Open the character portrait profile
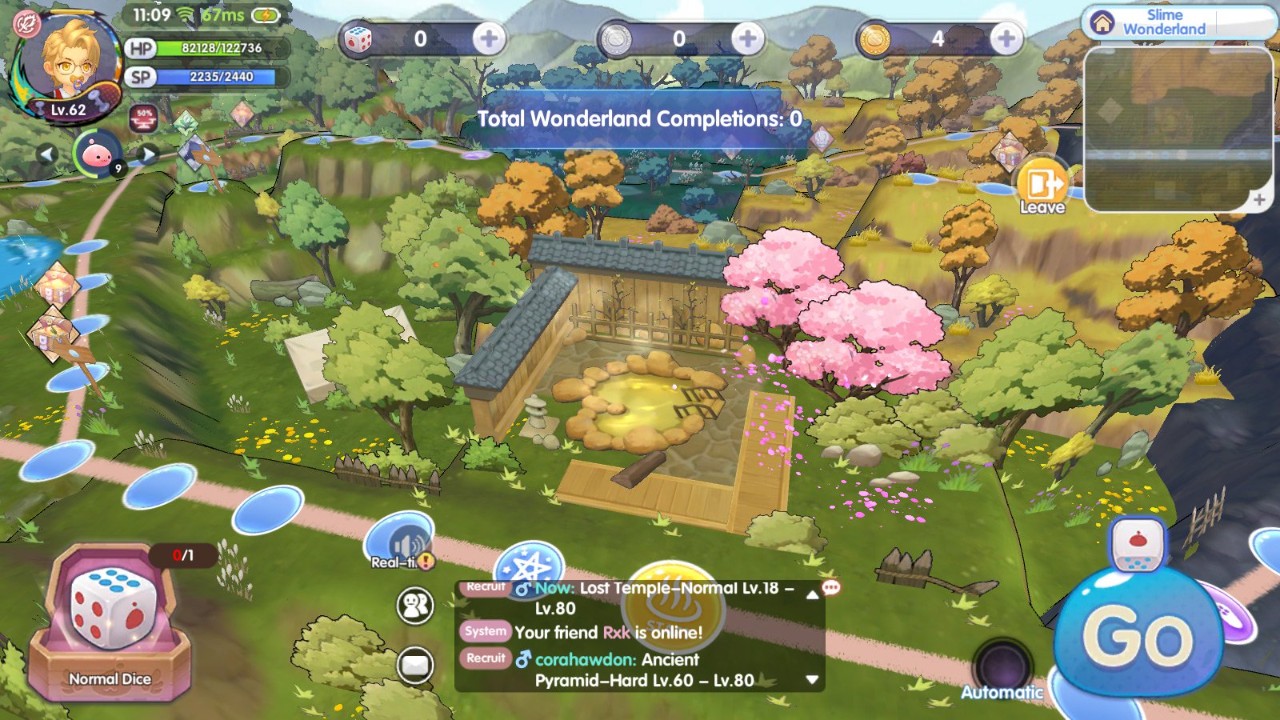 65,62
